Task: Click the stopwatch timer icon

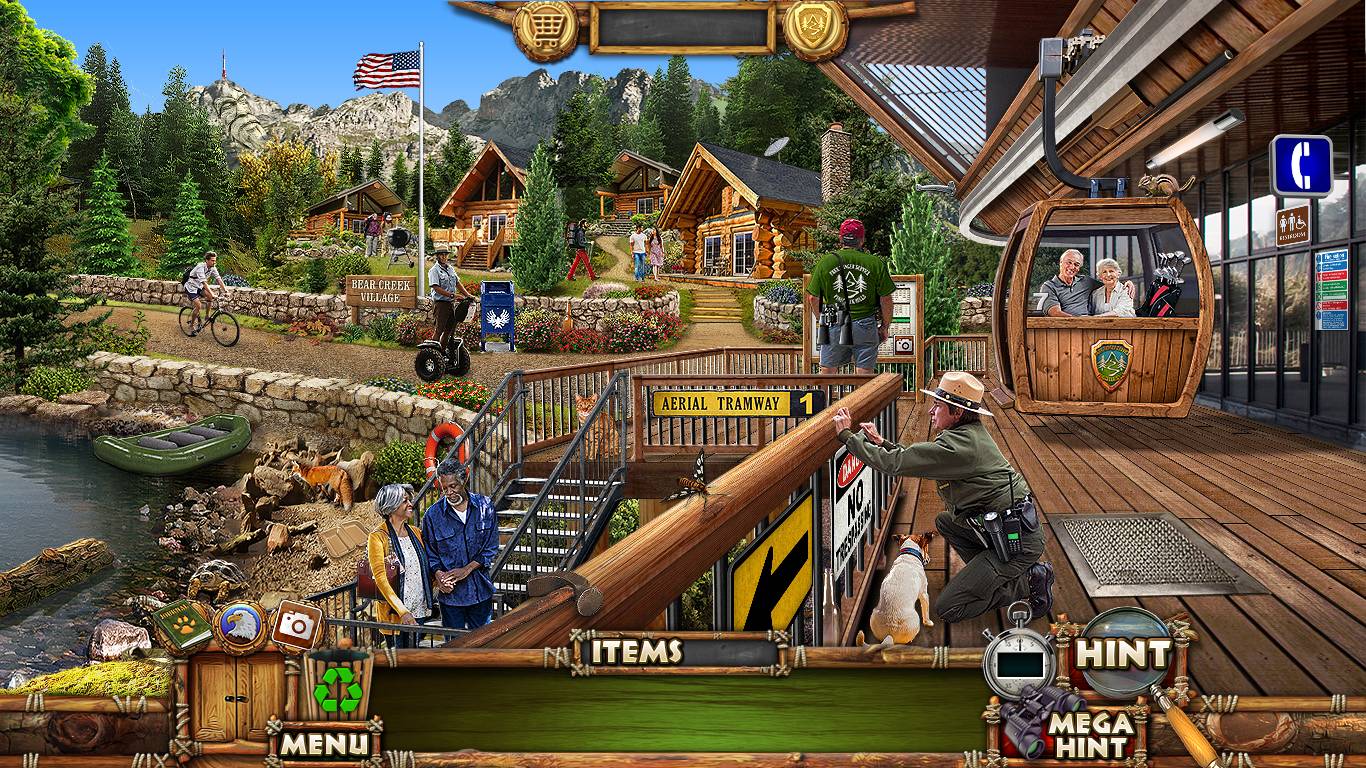Action: click(x=1018, y=659)
